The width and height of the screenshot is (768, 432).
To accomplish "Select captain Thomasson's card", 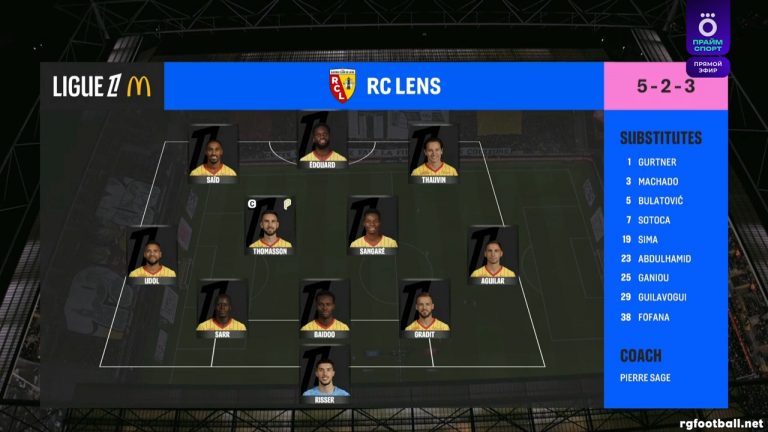I will pyautogui.click(x=271, y=226).
